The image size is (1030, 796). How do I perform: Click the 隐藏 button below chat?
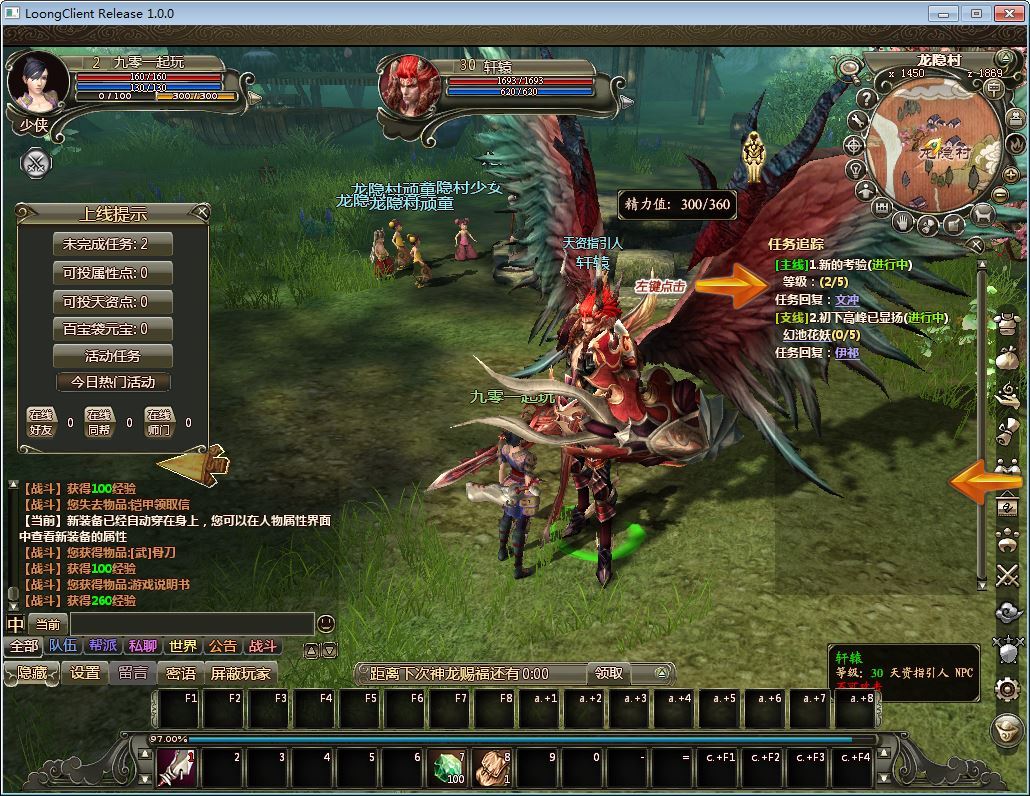[x=31, y=673]
